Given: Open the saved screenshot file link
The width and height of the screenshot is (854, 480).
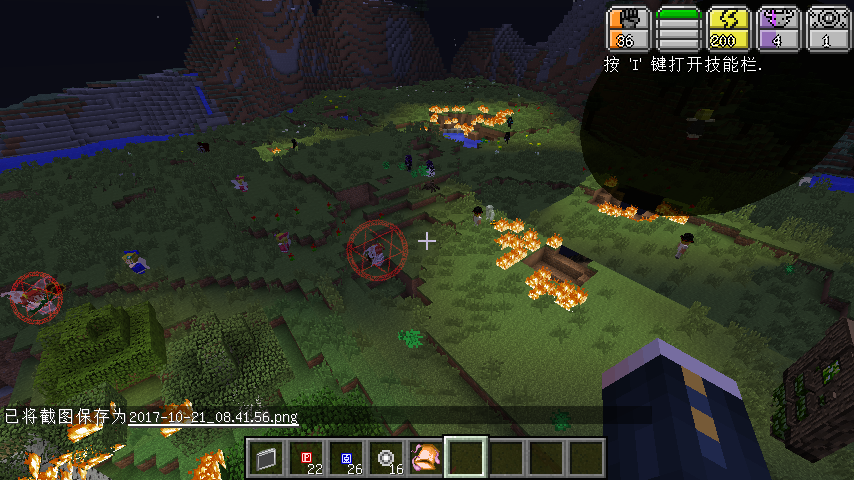Looking at the screenshot, I should (x=213, y=416).
